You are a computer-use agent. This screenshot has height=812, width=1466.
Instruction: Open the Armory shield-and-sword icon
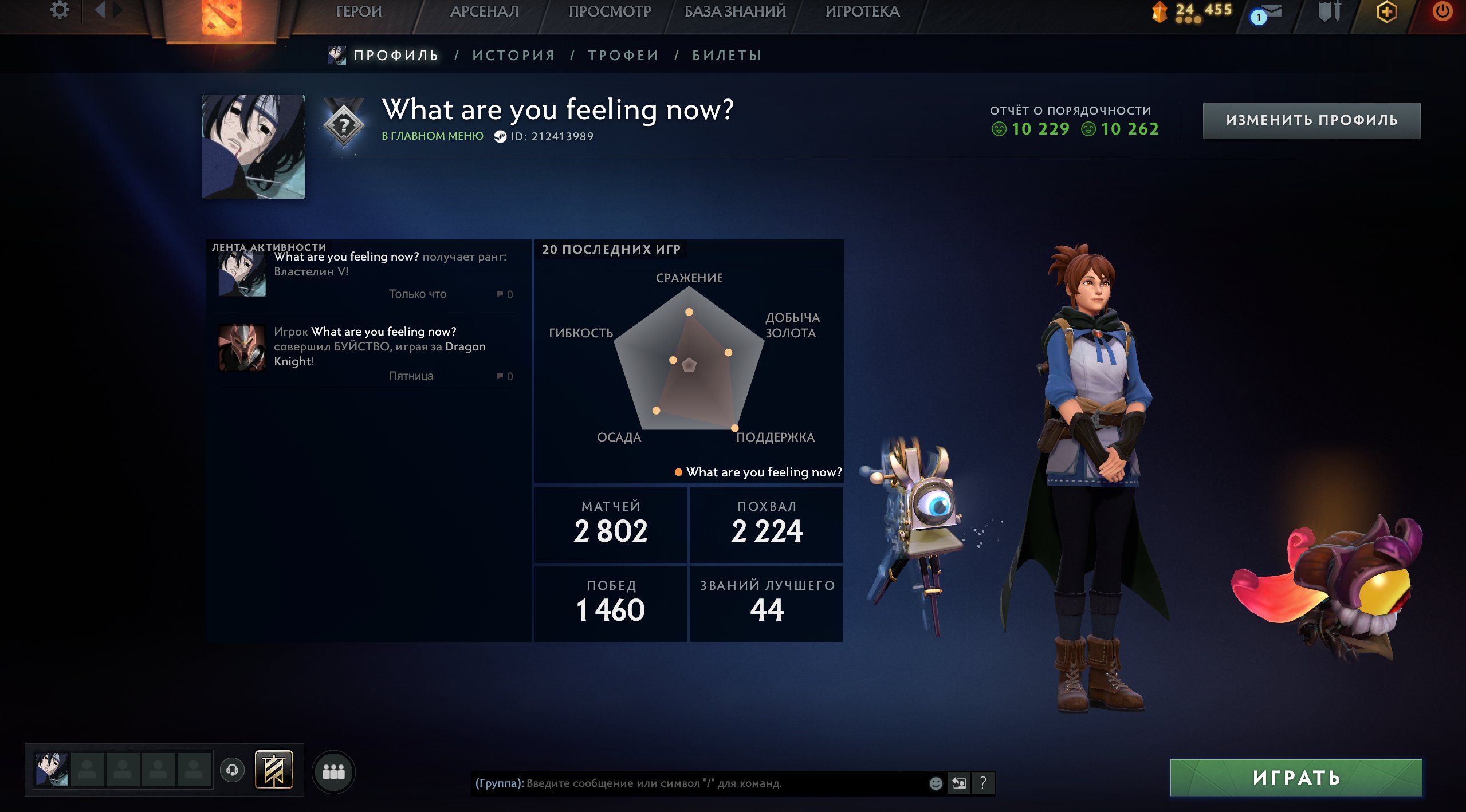point(1330,11)
